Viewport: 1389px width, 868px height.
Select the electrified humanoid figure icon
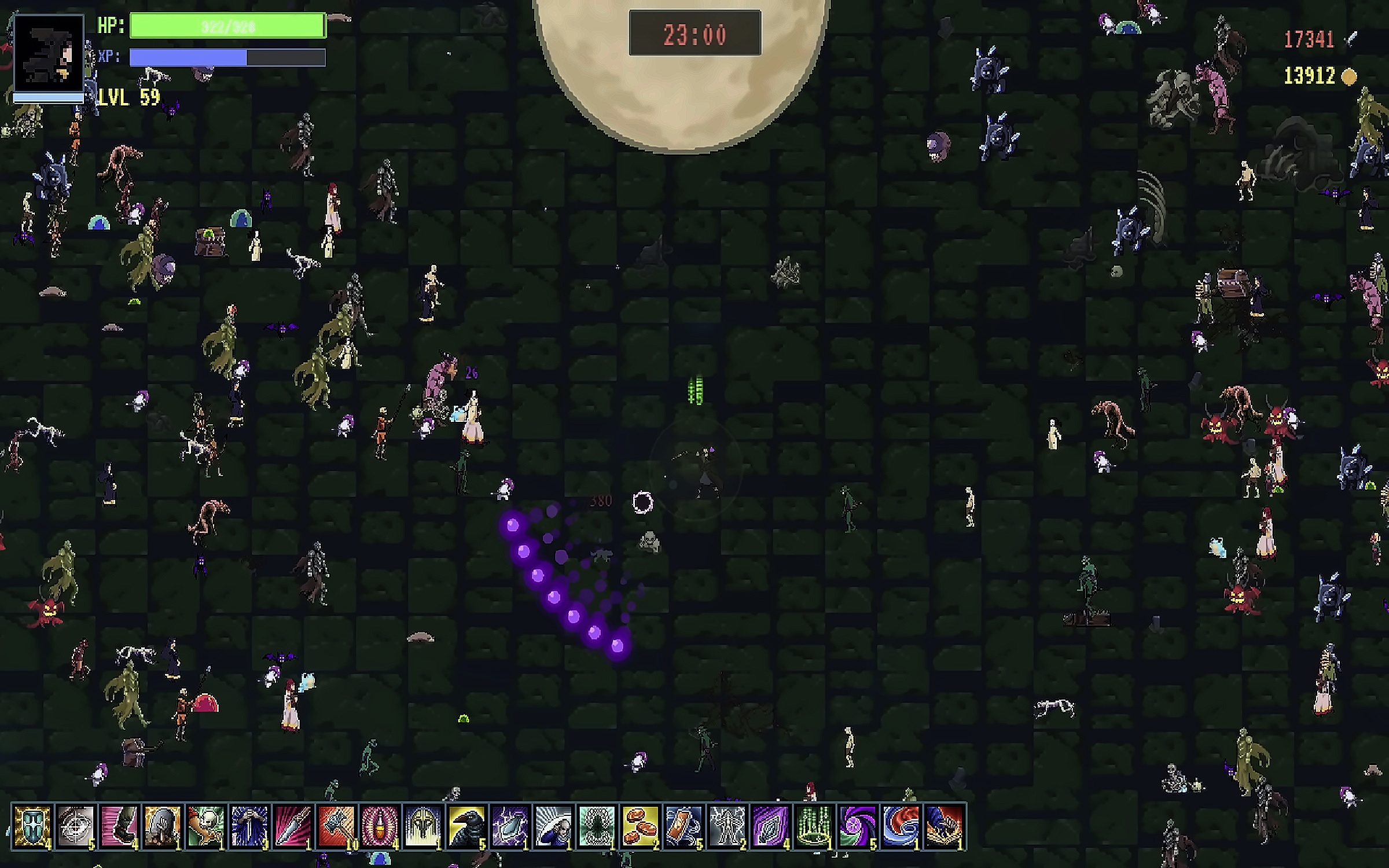pyautogui.click(x=727, y=826)
